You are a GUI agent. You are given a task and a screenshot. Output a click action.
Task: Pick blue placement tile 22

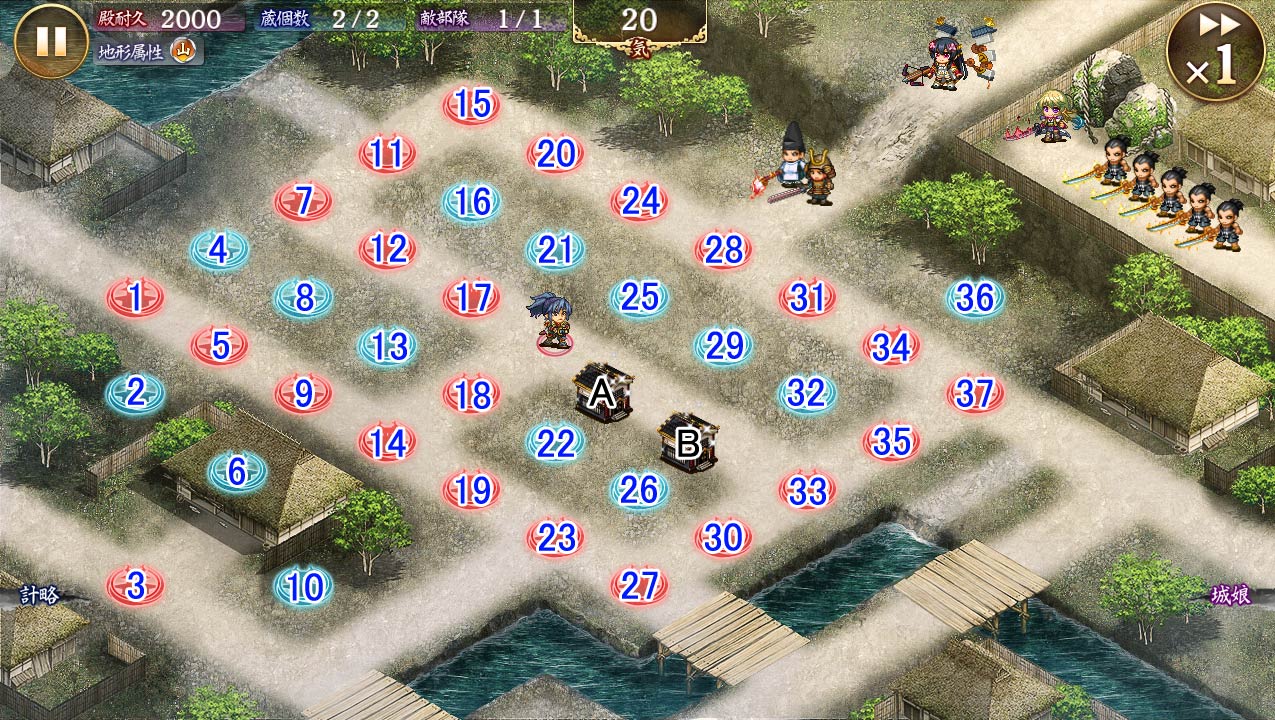(555, 442)
